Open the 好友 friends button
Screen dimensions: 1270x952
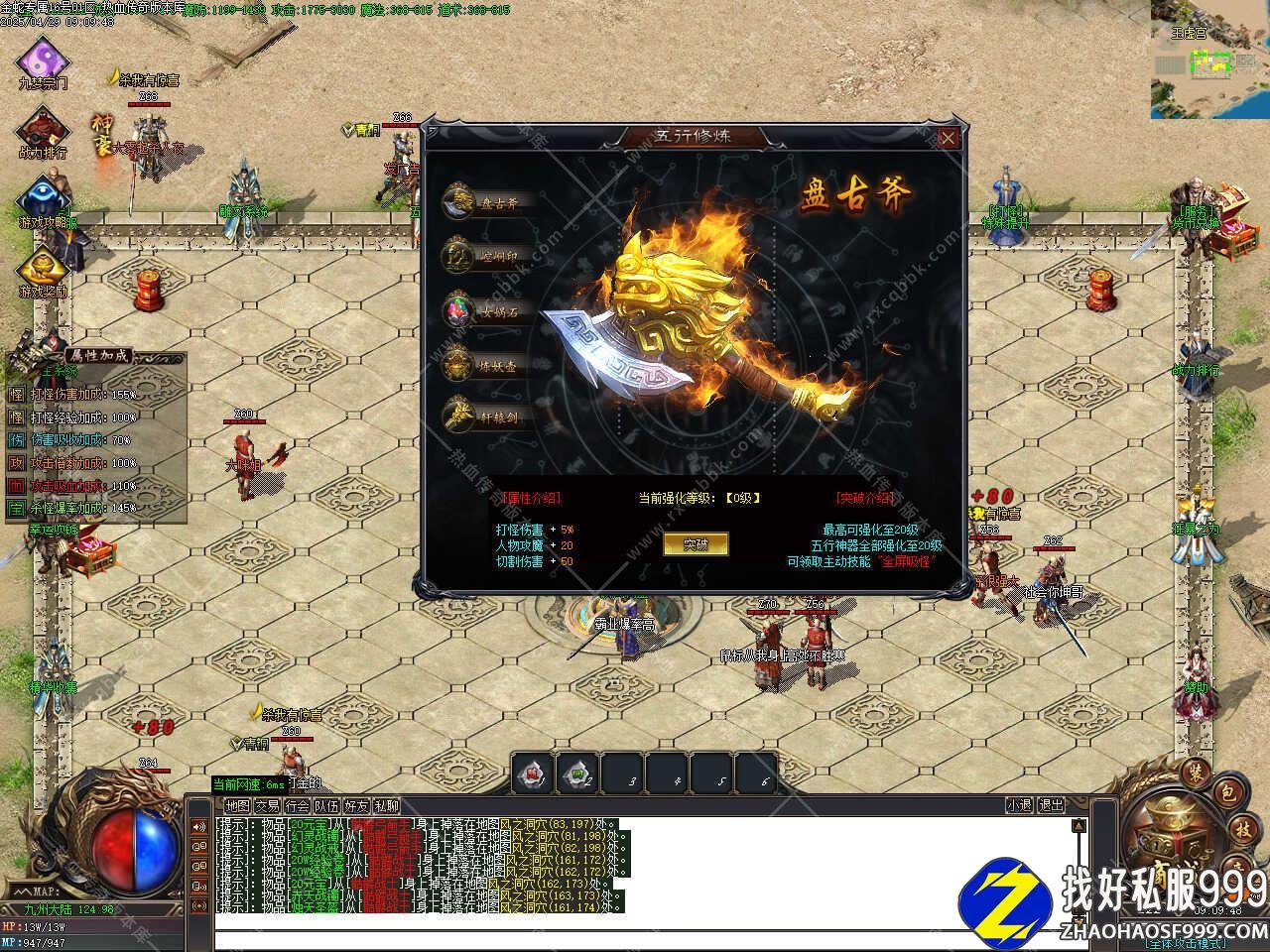pos(356,806)
